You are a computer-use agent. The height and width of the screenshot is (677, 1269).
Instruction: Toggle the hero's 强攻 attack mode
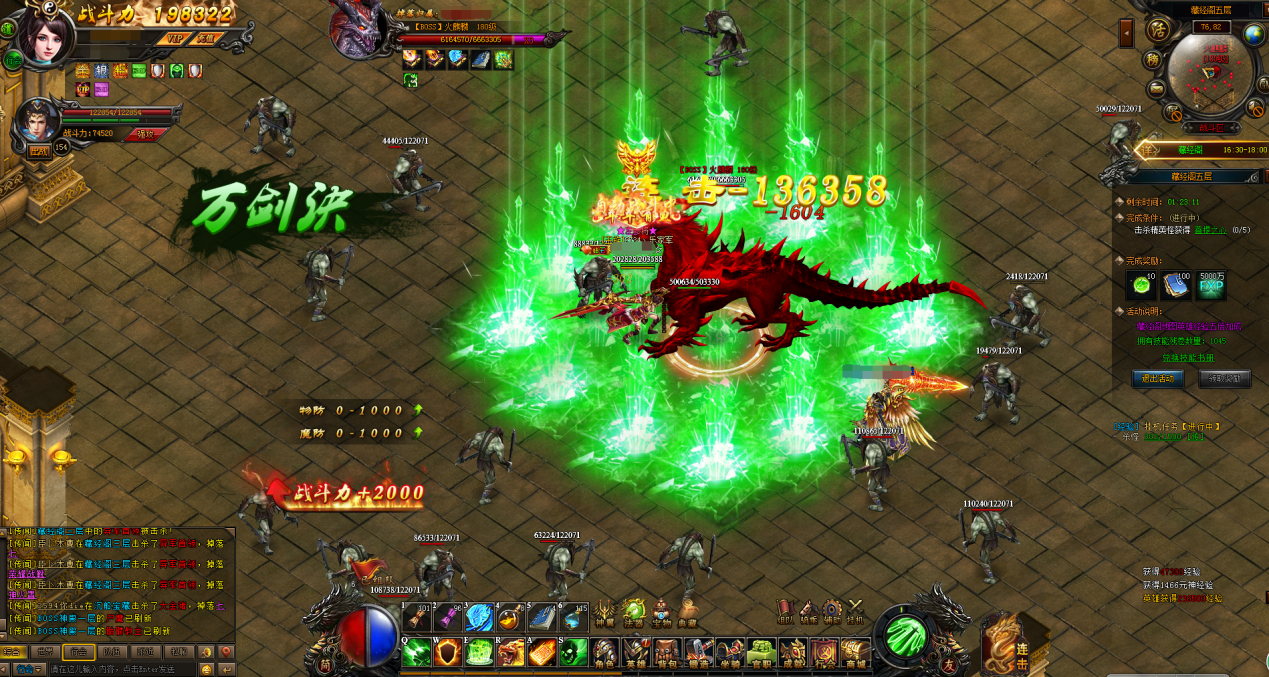146,133
